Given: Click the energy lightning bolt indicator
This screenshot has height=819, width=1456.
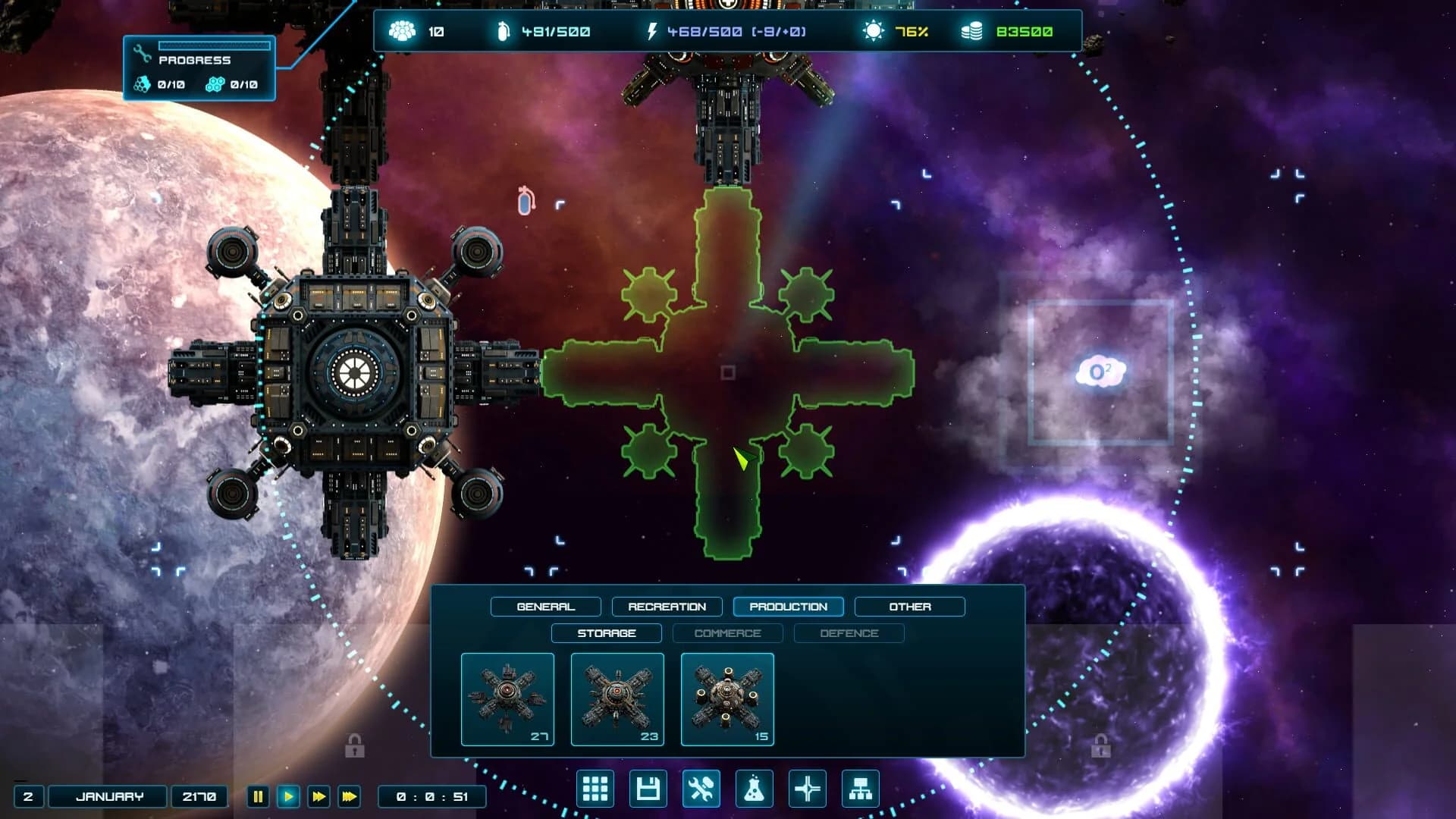Looking at the screenshot, I should [651, 32].
